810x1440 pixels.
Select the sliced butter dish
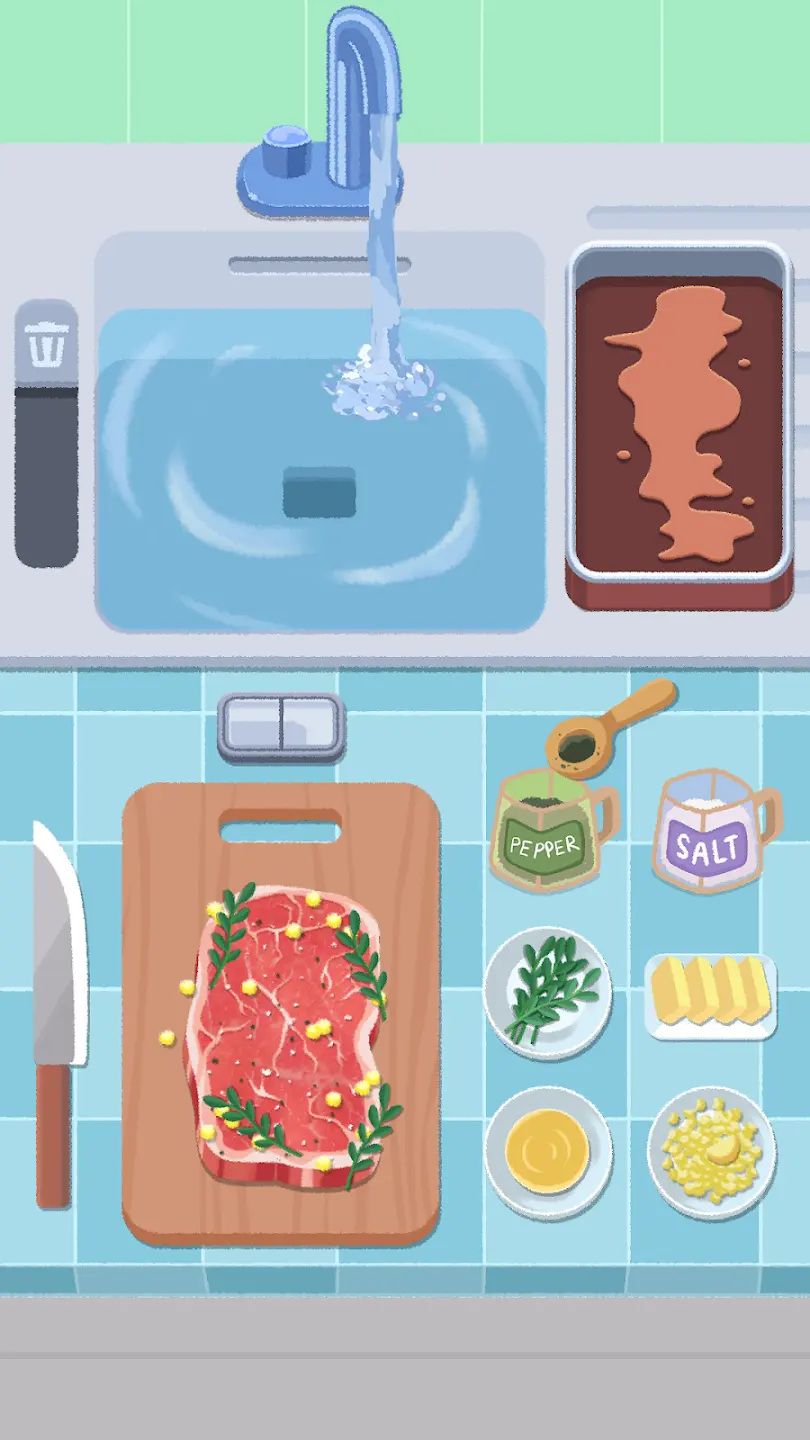[710, 995]
